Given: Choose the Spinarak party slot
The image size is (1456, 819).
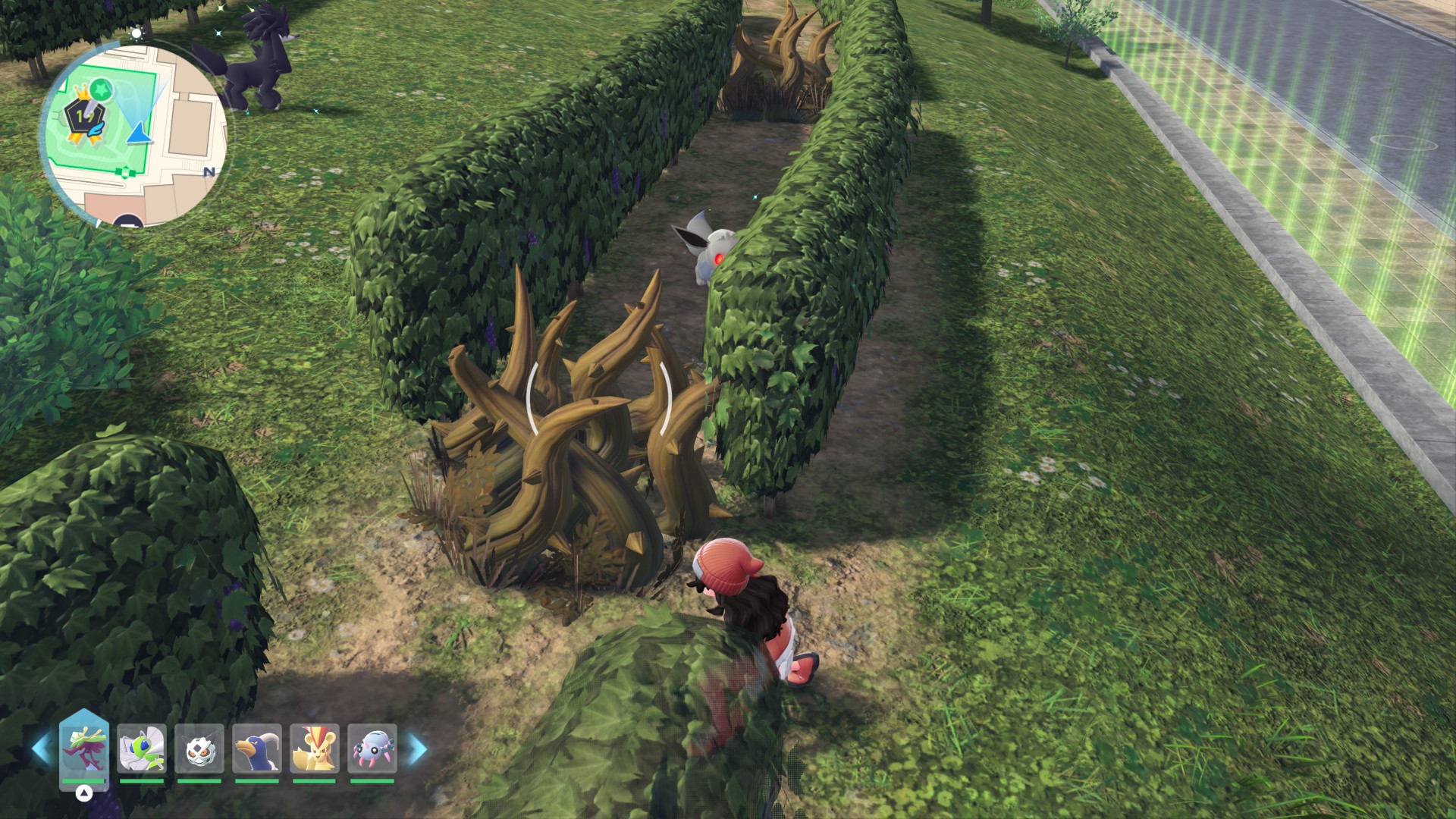Looking at the screenshot, I should tap(372, 748).
